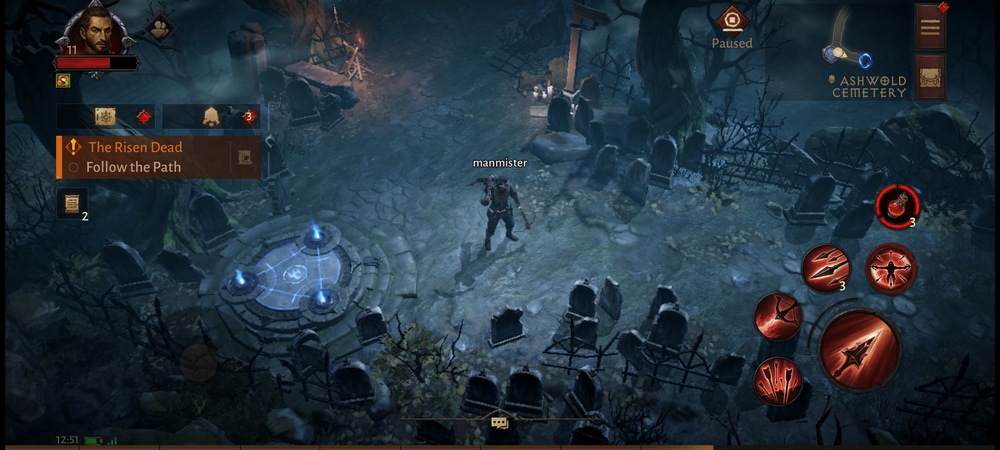Click the quest navigation icon beside tracker
The height and width of the screenshot is (450, 1000).
(x=245, y=157)
